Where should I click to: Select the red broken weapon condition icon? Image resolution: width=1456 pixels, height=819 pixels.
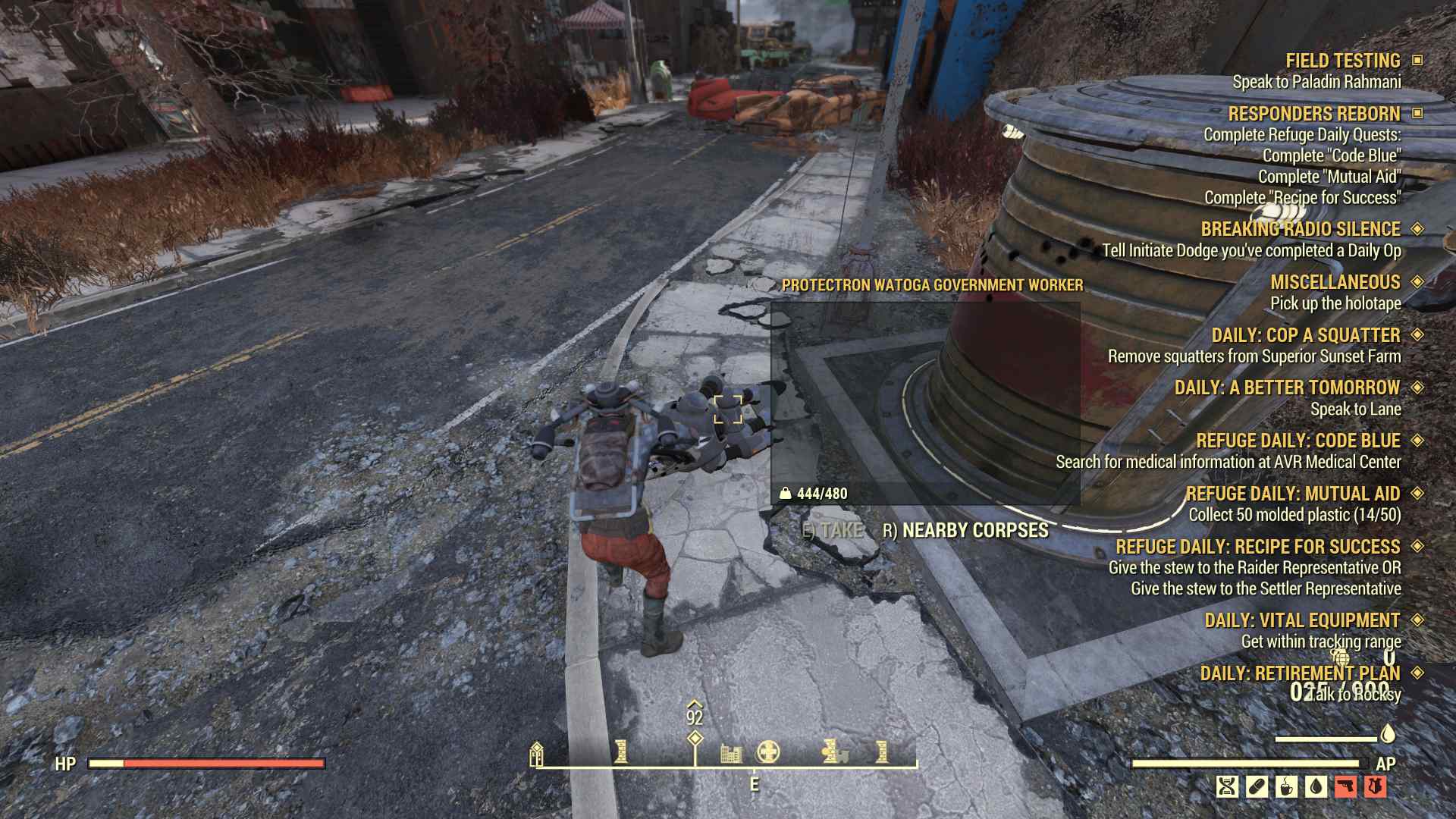pyautogui.click(x=1346, y=787)
